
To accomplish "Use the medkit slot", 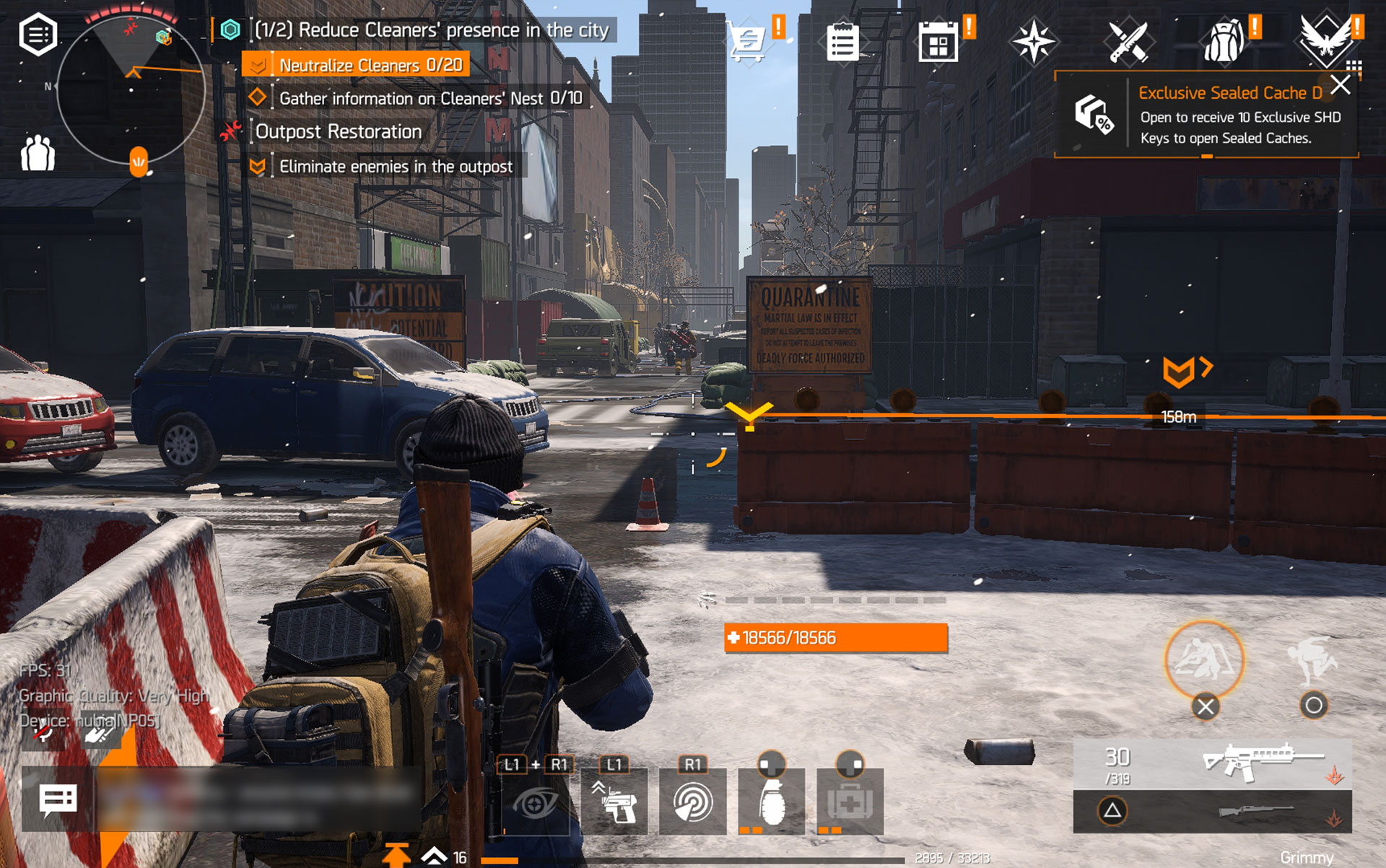I will point(850,802).
